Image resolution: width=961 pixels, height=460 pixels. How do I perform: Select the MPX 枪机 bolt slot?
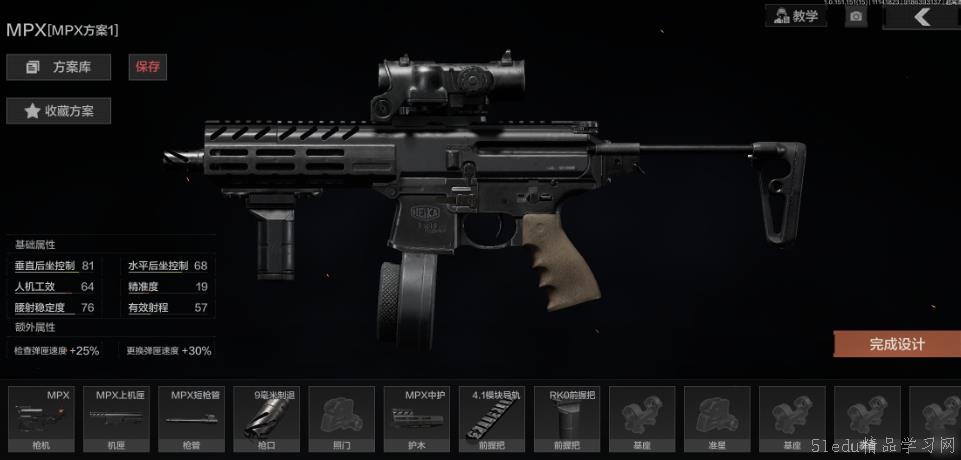point(41,419)
